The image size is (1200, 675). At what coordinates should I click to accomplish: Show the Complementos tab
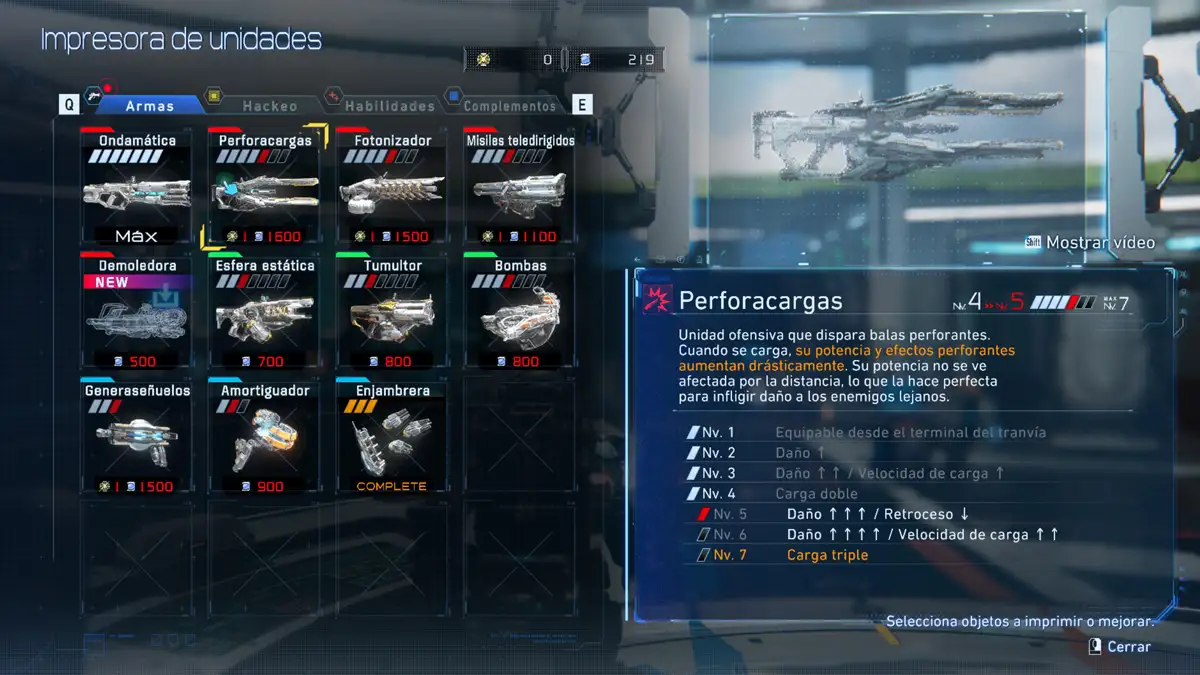point(509,105)
